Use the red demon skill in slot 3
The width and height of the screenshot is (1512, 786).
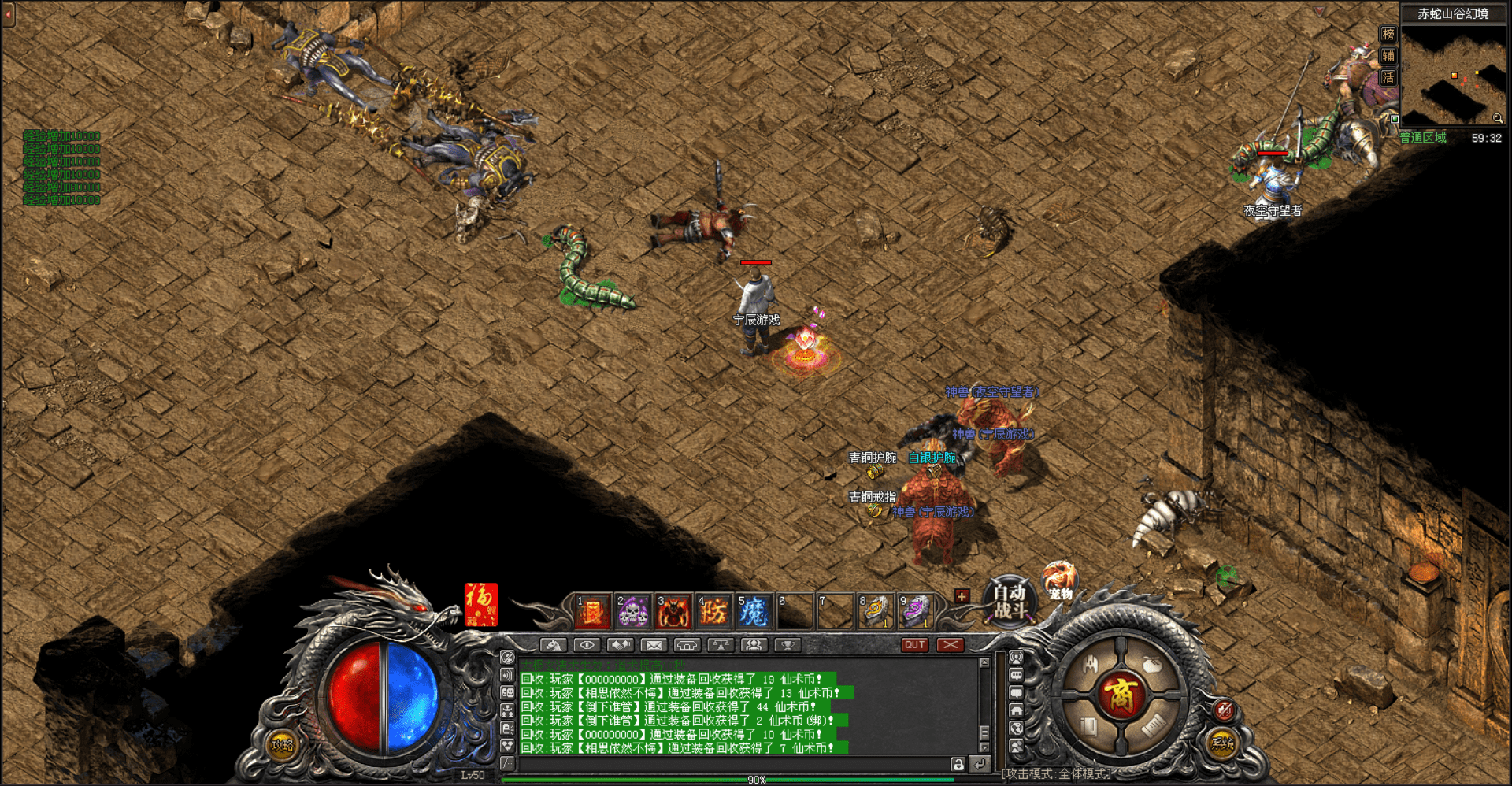click(x=673, y=612)
